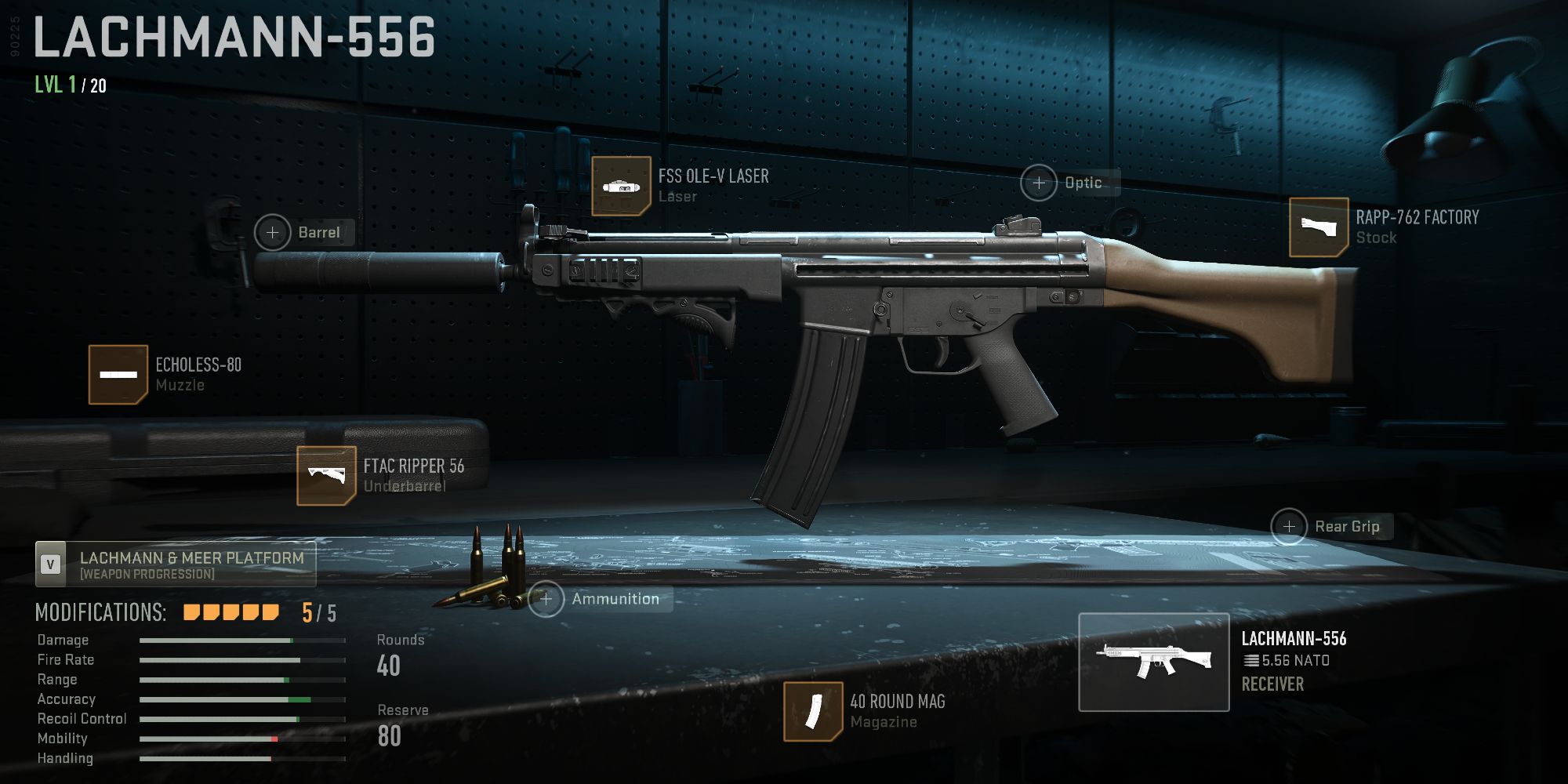Viewport: 1568px width, 784px height.
Task: Open the 40 Round Mag magazine slot
Action: tap(813, 711)
